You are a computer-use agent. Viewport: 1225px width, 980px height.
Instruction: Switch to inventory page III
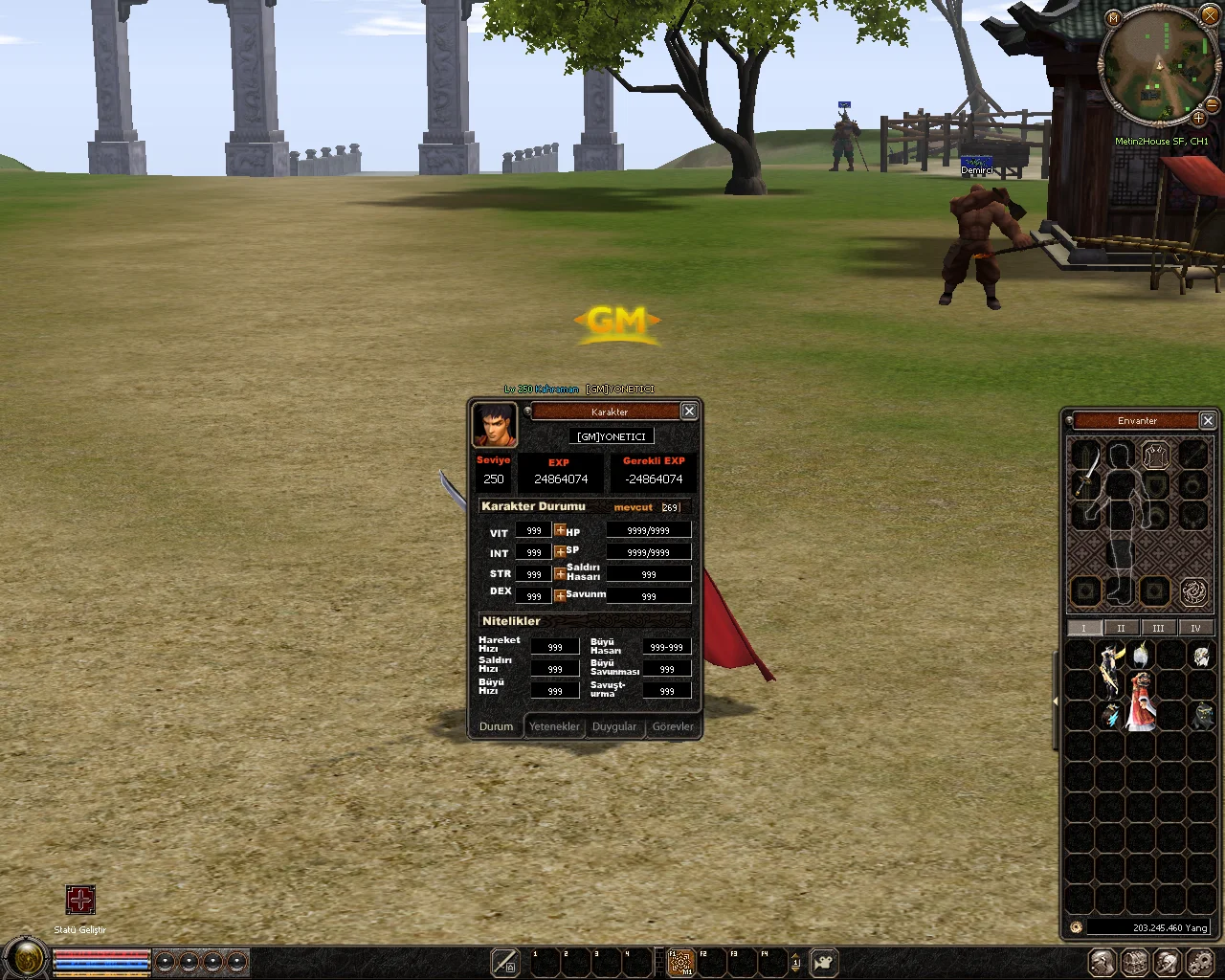click(x=1158, y=628)
